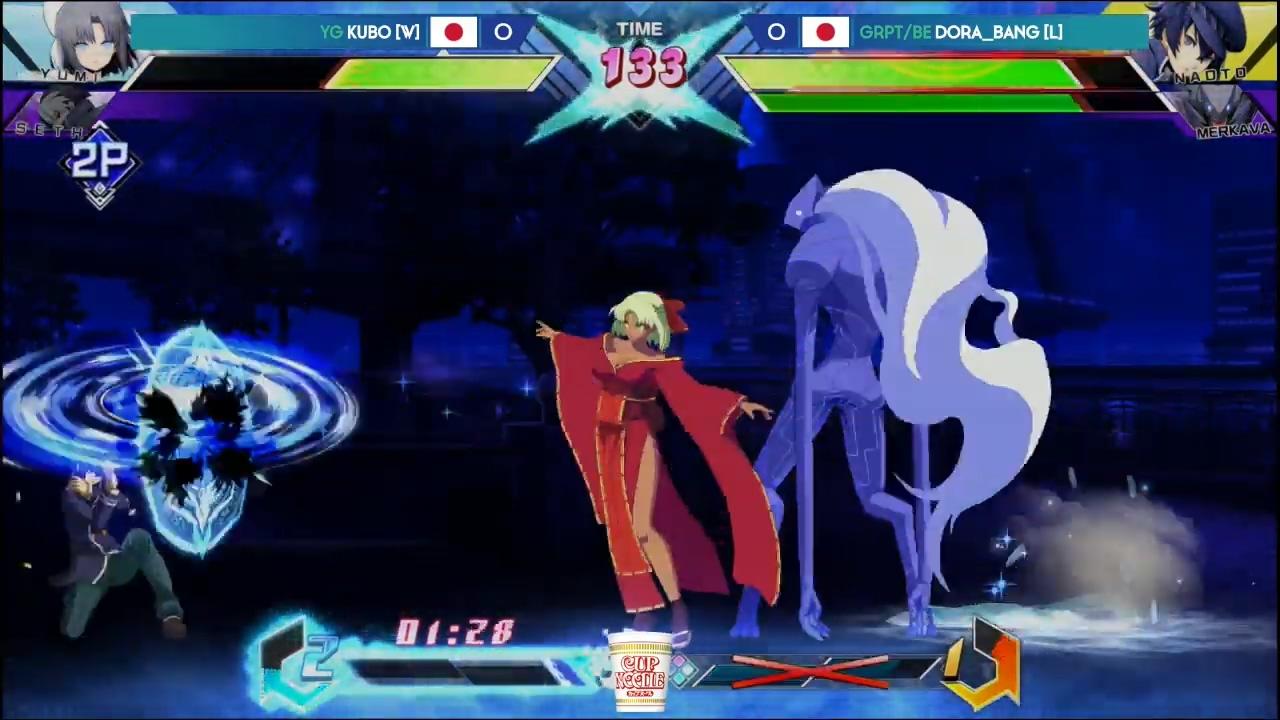1280x720 pixels.
Task: Toggle DORA_BANG's round win circle
Action: tap(776, 33)
